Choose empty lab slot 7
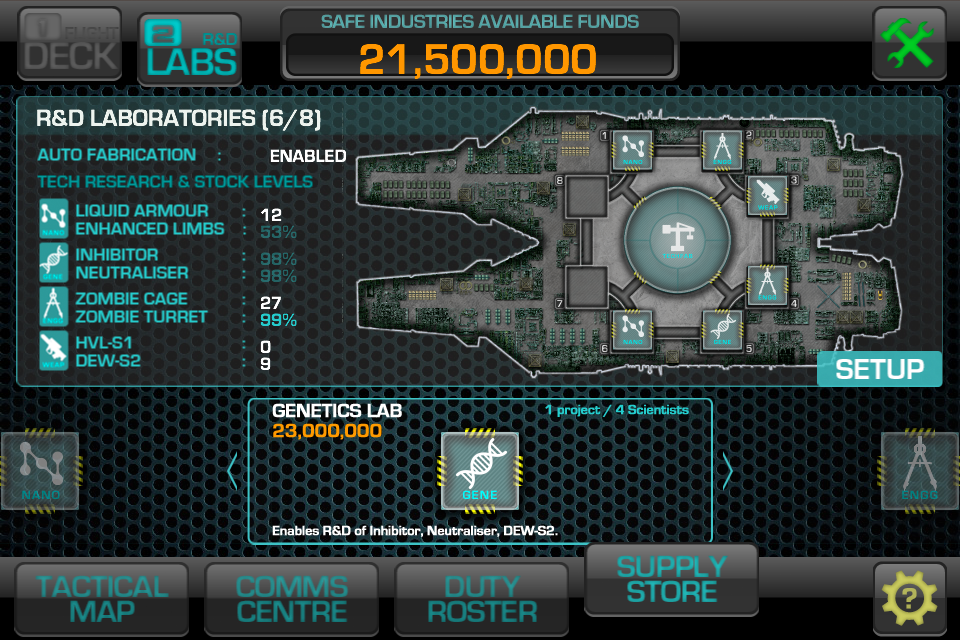The image size is (960, 640). click(587, 284)
